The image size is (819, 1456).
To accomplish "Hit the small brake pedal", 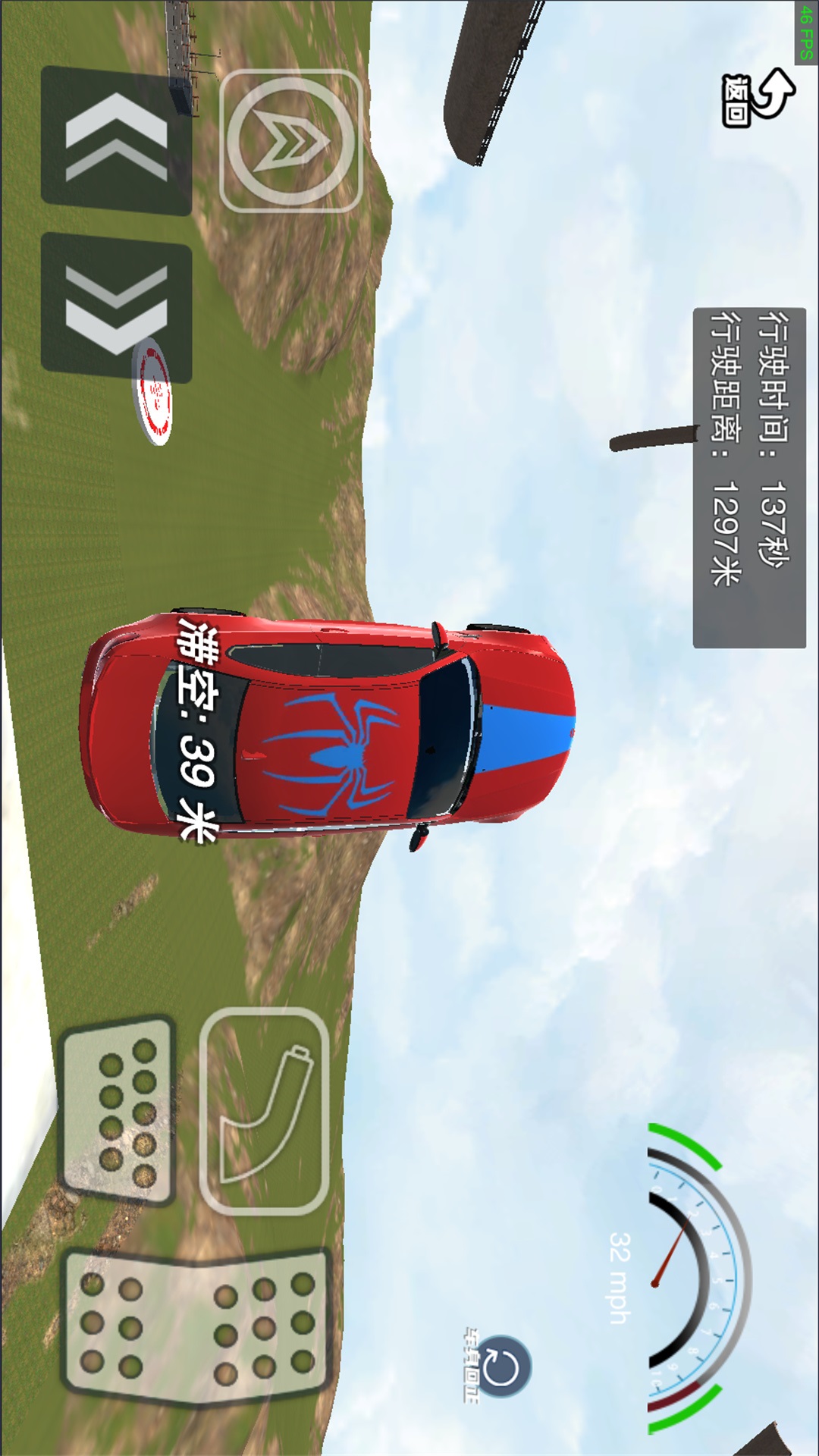I will pos(118,1112).
